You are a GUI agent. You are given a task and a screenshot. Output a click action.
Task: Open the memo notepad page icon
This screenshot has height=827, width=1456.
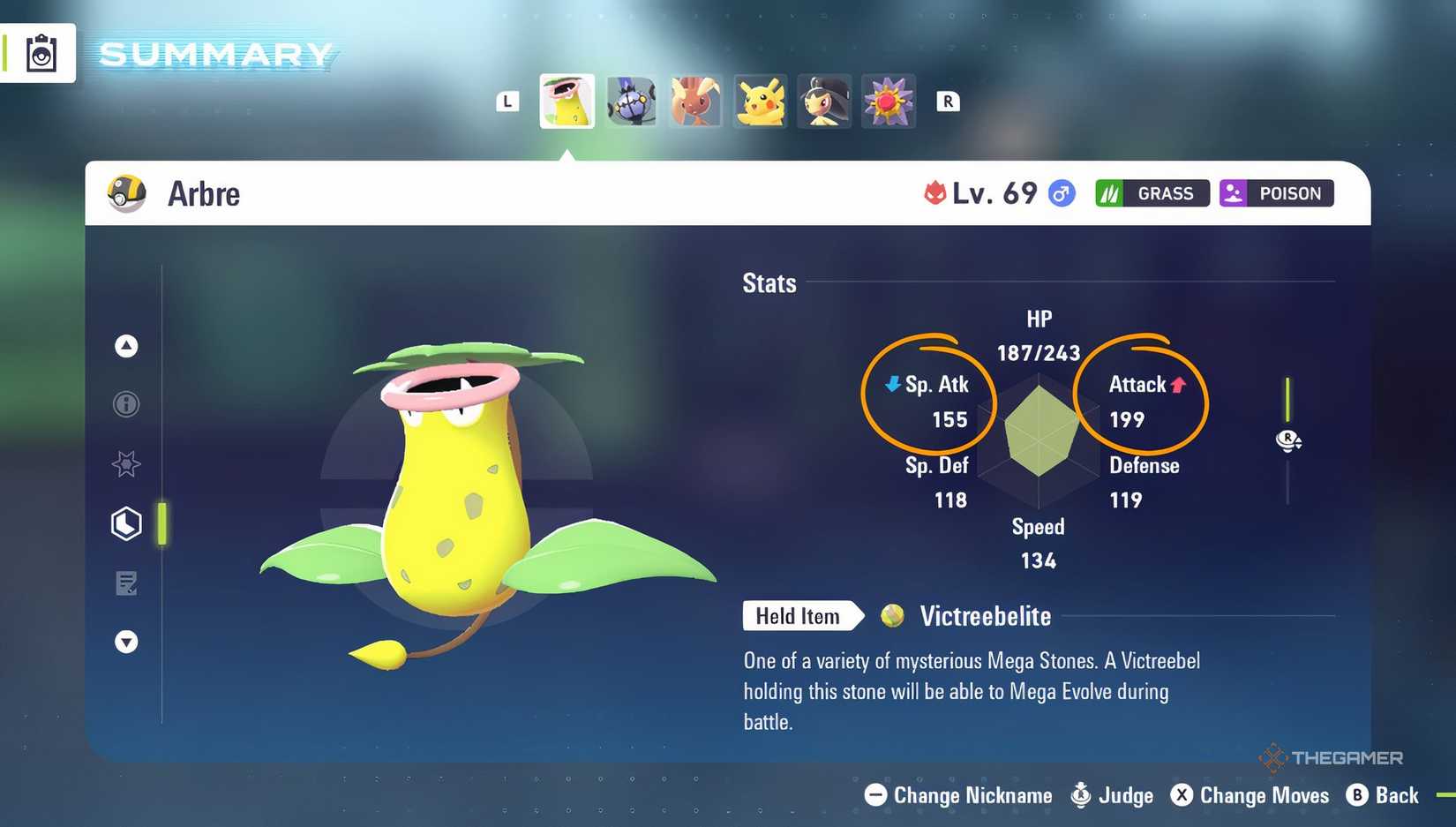pos(126,583)
